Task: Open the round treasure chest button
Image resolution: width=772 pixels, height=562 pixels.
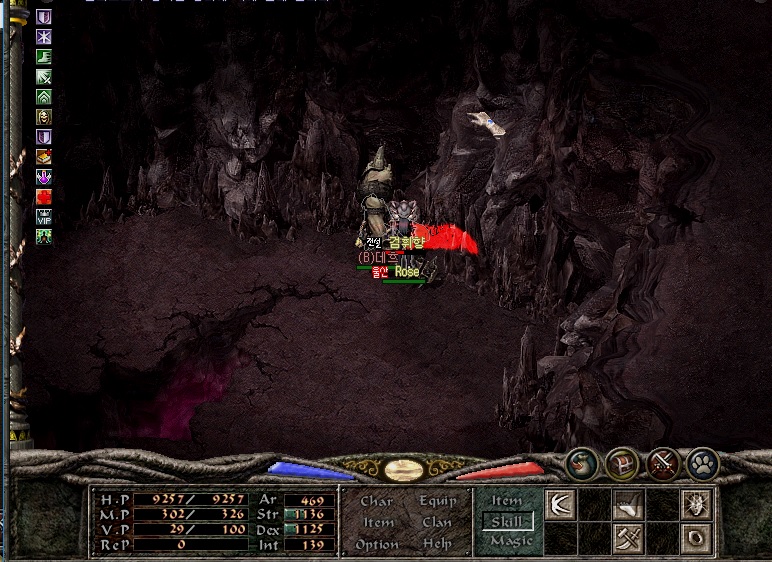Action: 621,463
